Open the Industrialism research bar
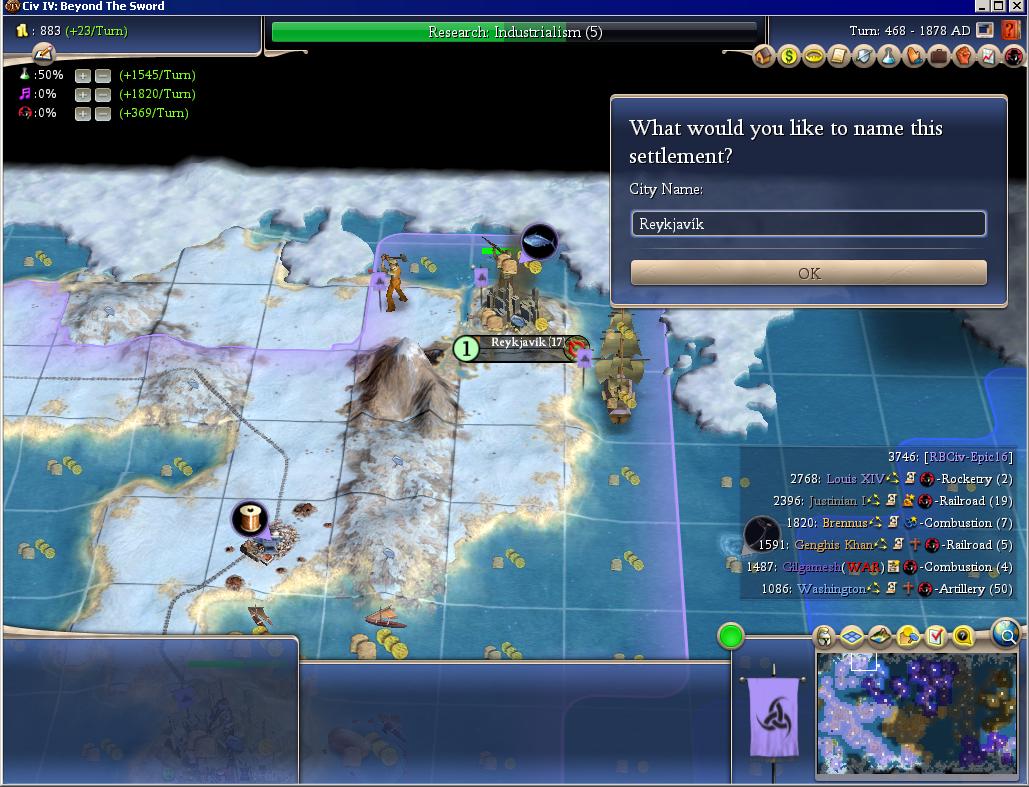1029x787 pixels. (x=515, y=32)
